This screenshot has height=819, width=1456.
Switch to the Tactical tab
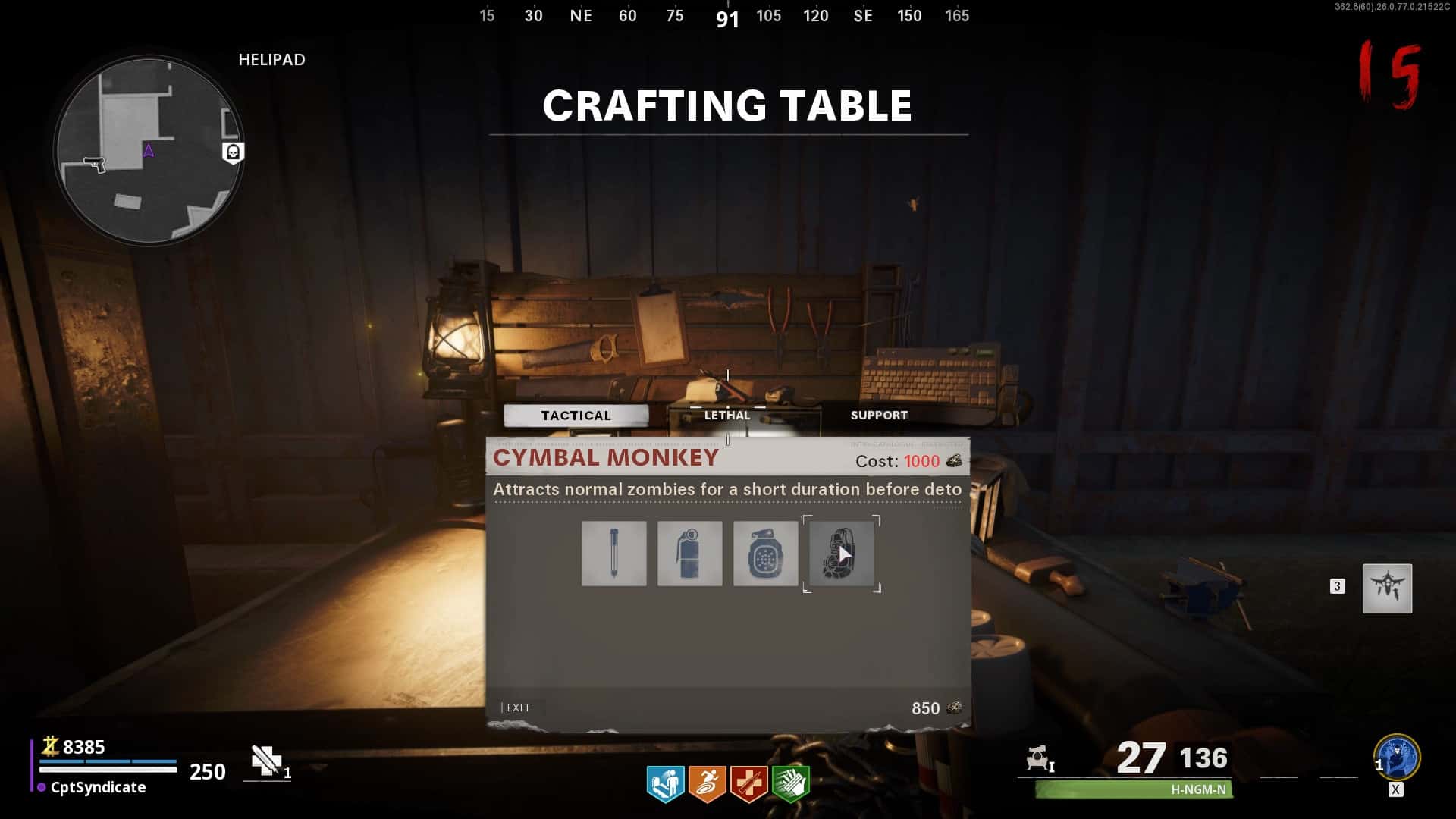click(576, 416)
